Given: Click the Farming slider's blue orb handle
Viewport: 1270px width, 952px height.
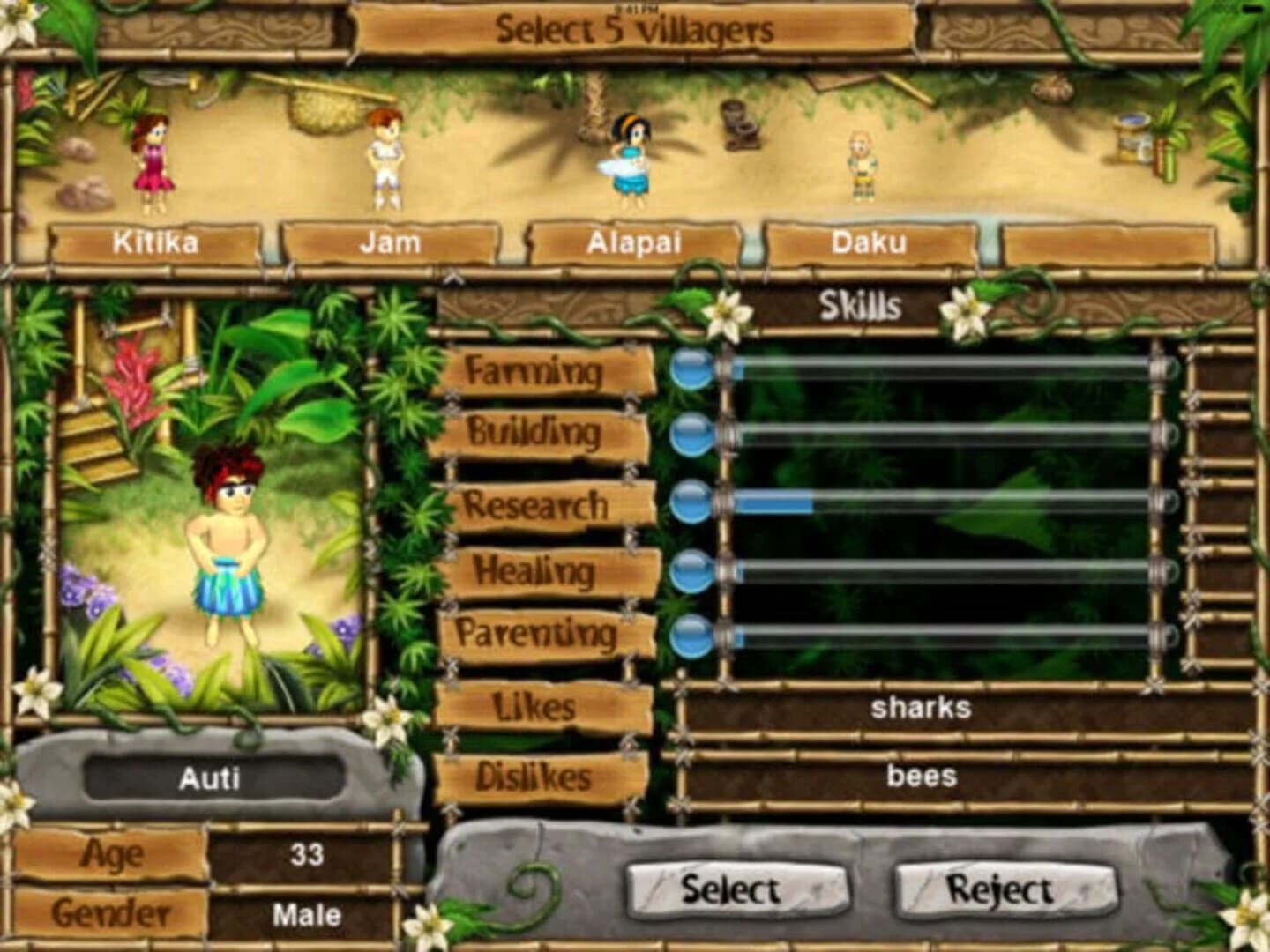Looking at the screenshot, I should pyautogui.click(x=691, y=368).
